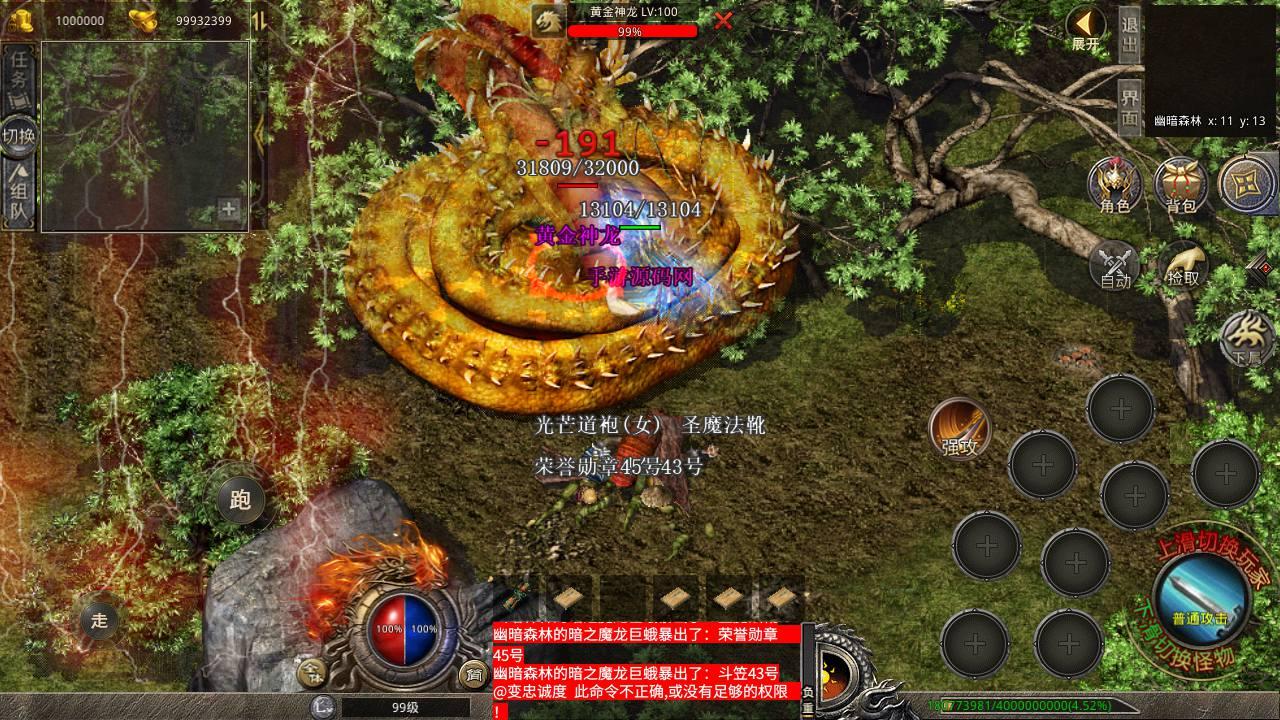Open the 角色 character sheet
This screenshot has width=1280, height=720.
(x=1115, y=185)
